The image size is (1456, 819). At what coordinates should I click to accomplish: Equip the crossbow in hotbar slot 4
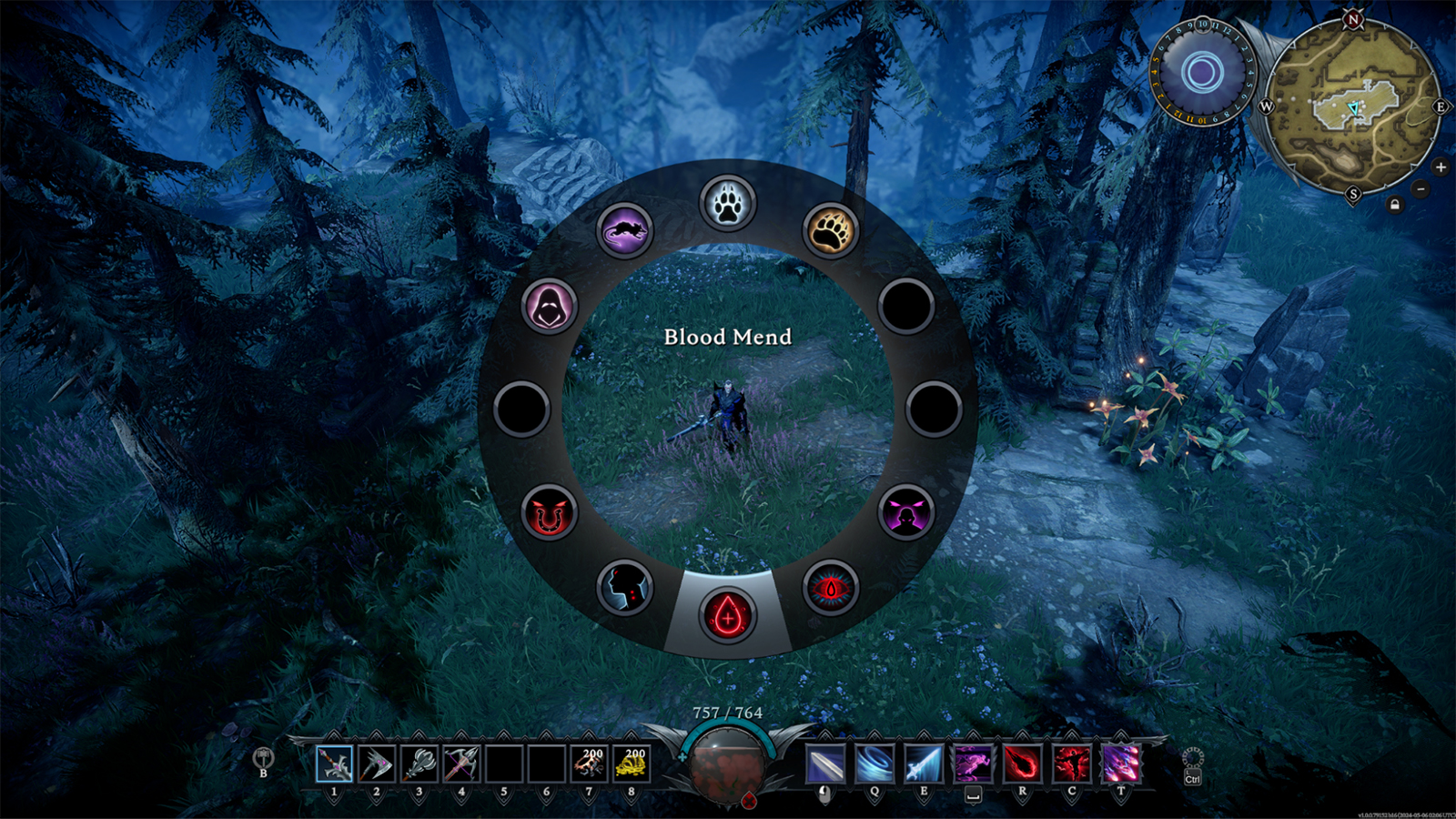(x=461, y=763)
